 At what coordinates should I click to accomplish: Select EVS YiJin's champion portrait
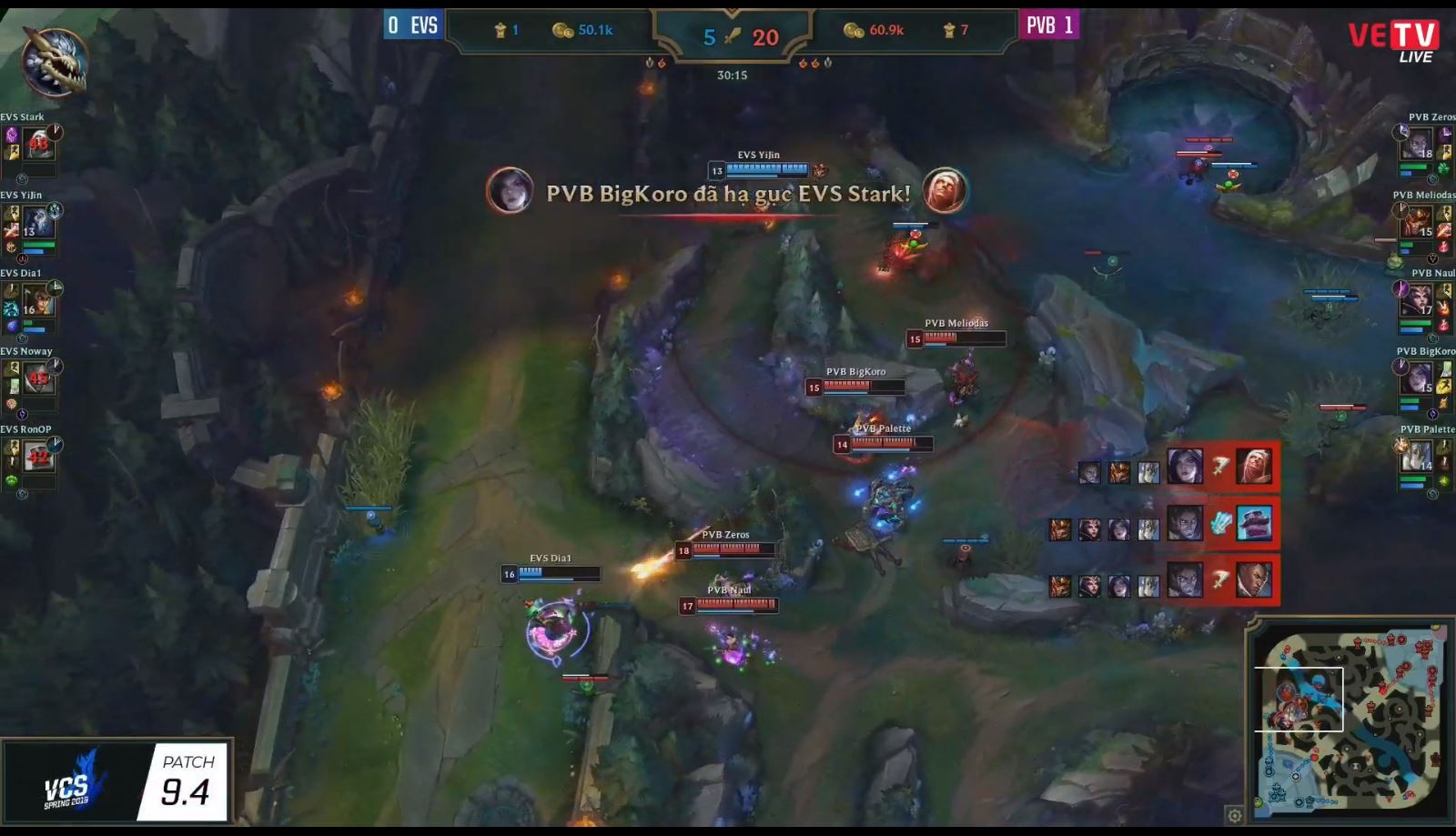pyautogui.click(x=38, y=221)
